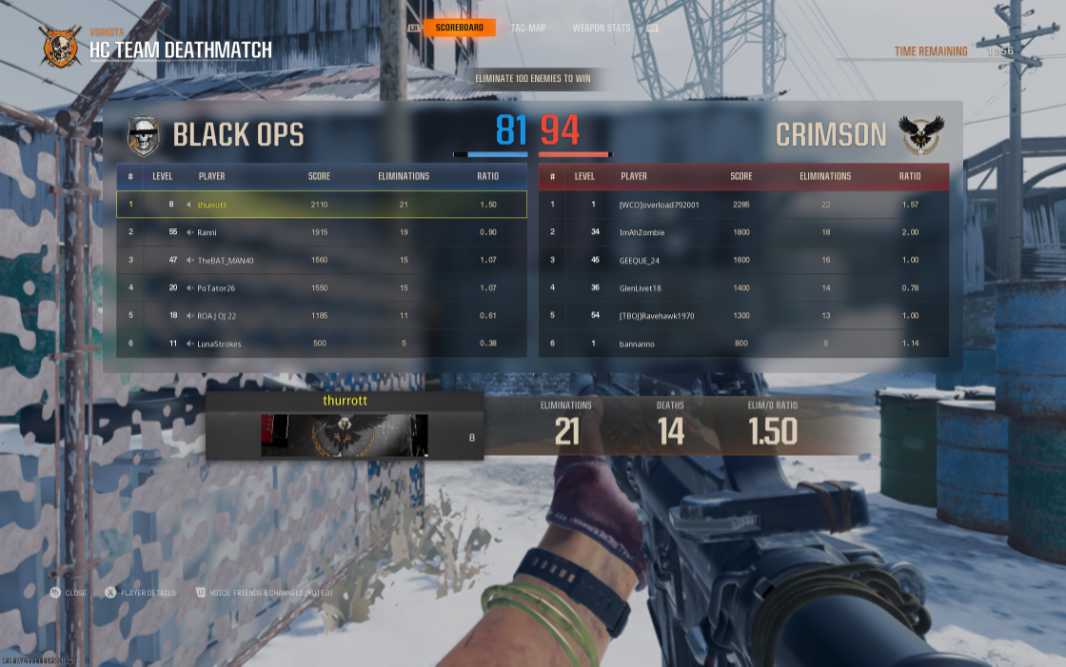Click PoTator26's row on the scoreboard

321,288
